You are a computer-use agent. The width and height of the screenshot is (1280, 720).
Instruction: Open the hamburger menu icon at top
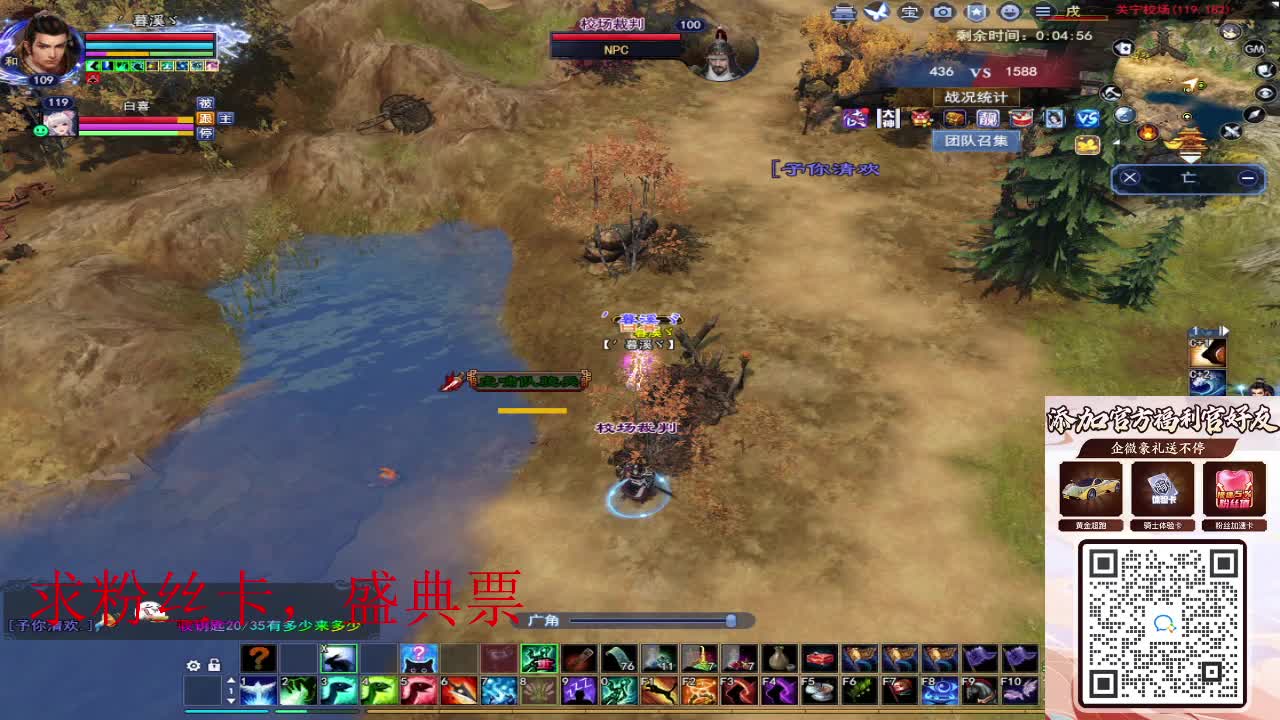pyautogui.click(x=1043, y=13)
